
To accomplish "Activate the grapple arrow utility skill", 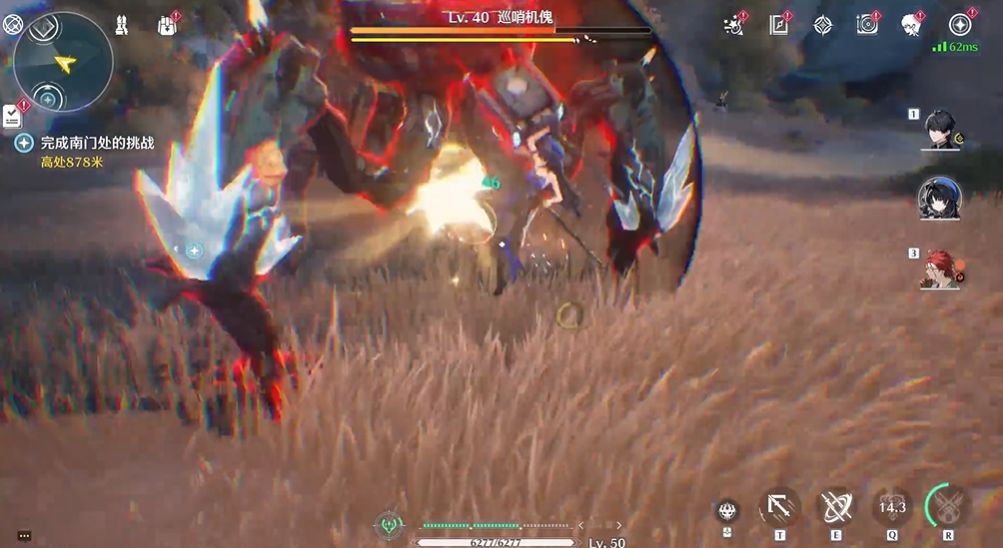I will click(779, 508).
